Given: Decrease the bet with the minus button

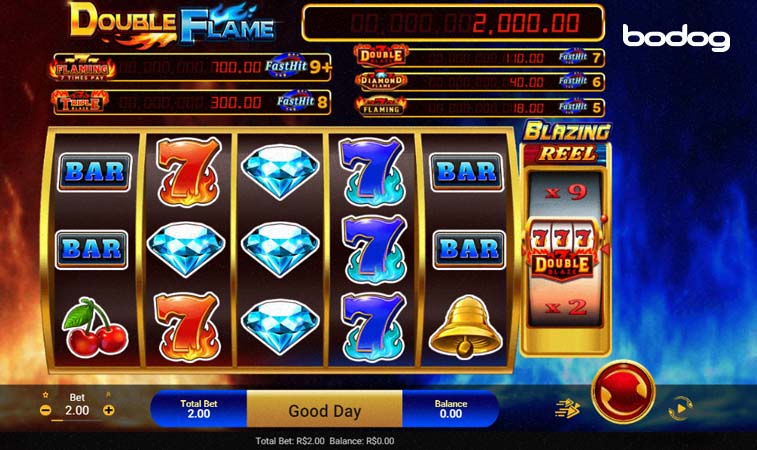Looking at the screenshot, I should [45, 410].
